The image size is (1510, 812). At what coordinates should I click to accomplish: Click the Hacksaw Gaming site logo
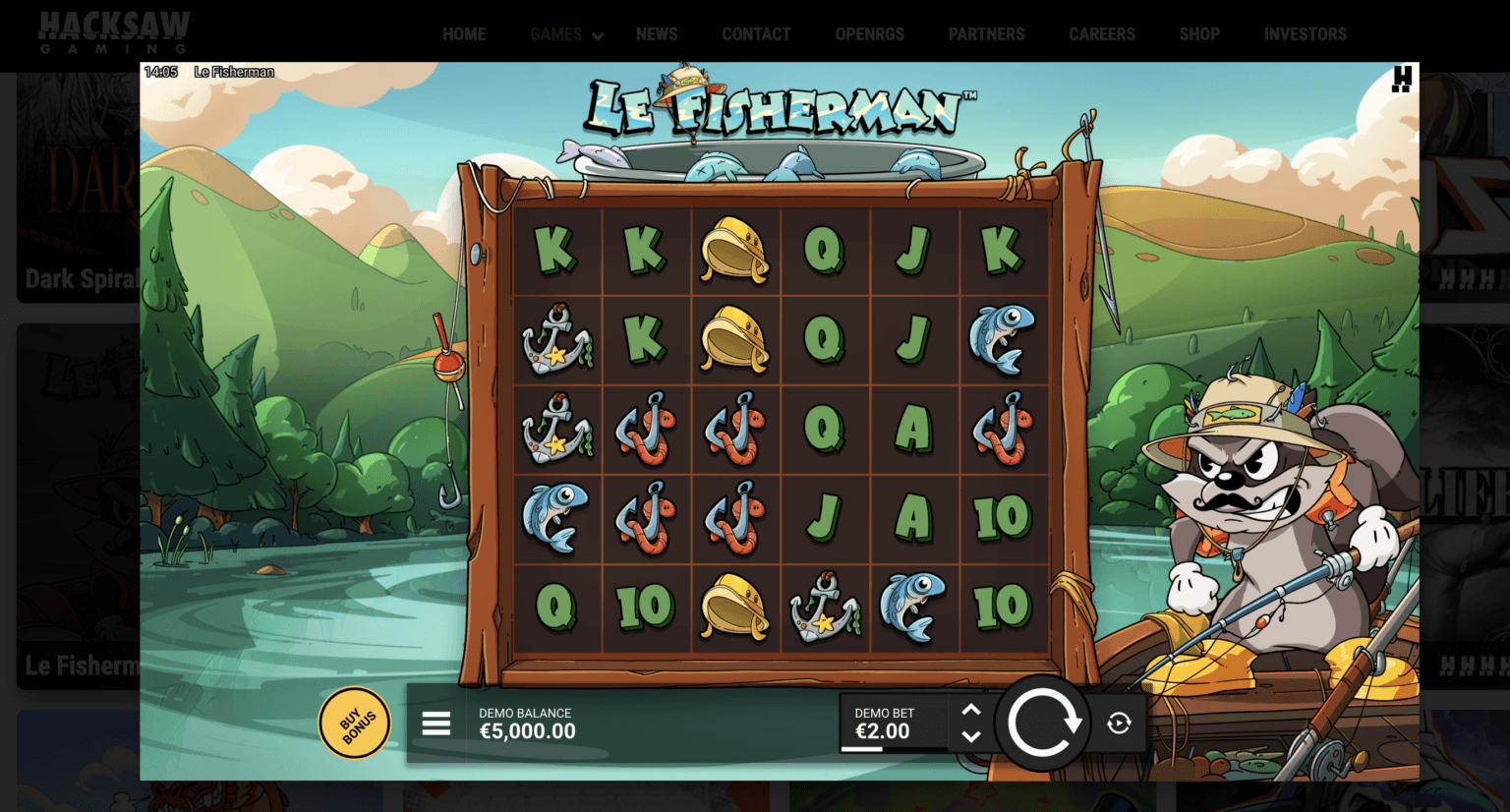point(114,33)
